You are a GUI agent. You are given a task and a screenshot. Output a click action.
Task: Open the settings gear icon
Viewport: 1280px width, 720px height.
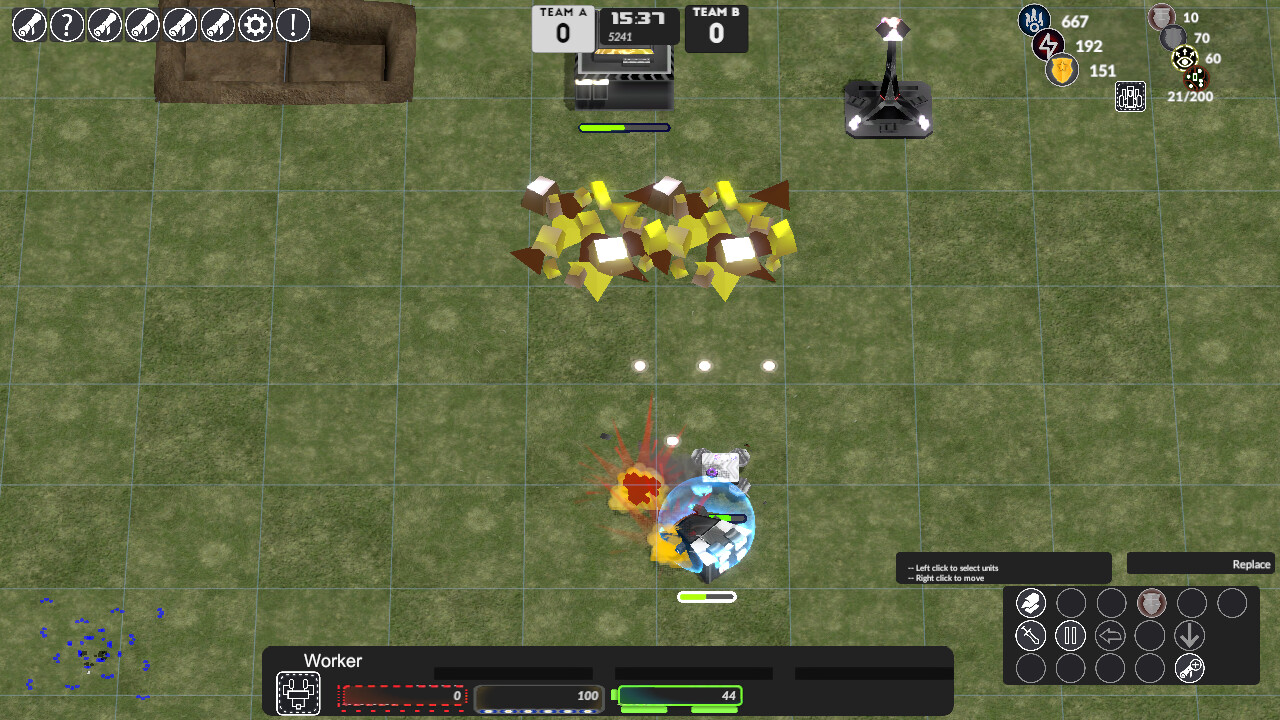254,26
